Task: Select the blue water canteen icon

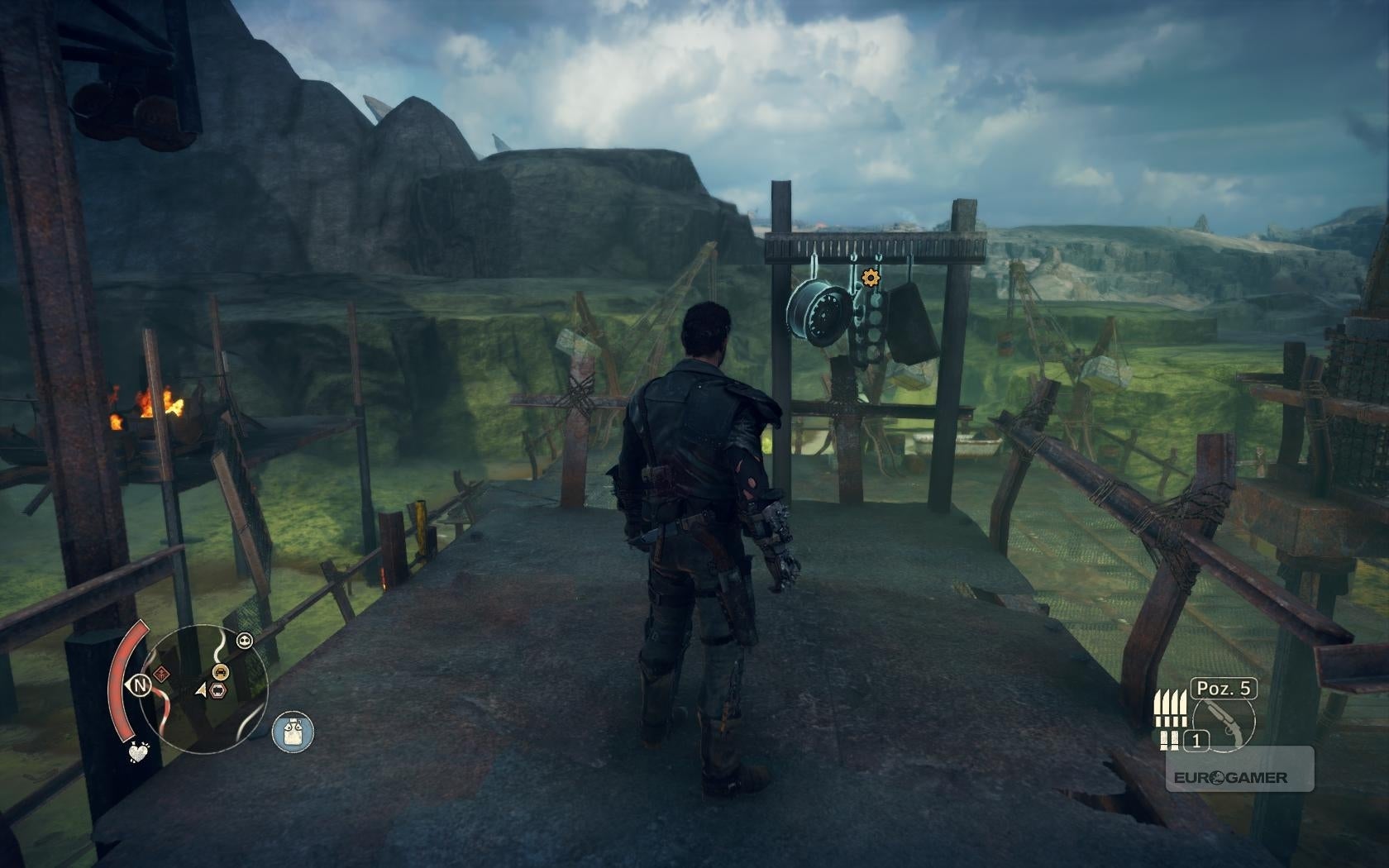Action: pos(293,732)
